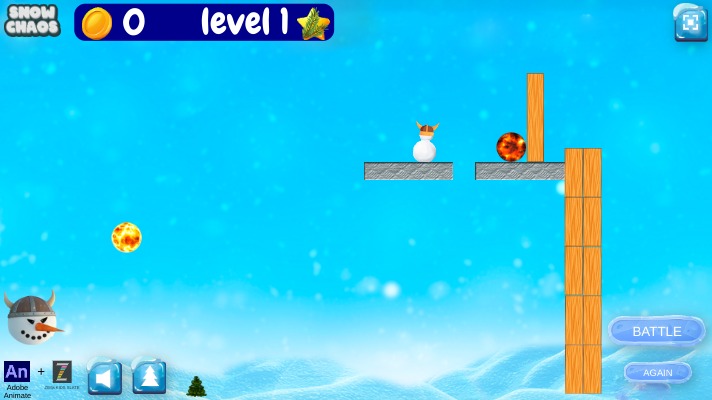Restart the level with the AGAIN button
Viewport: 712px width, 400px height.
point(657,372)
